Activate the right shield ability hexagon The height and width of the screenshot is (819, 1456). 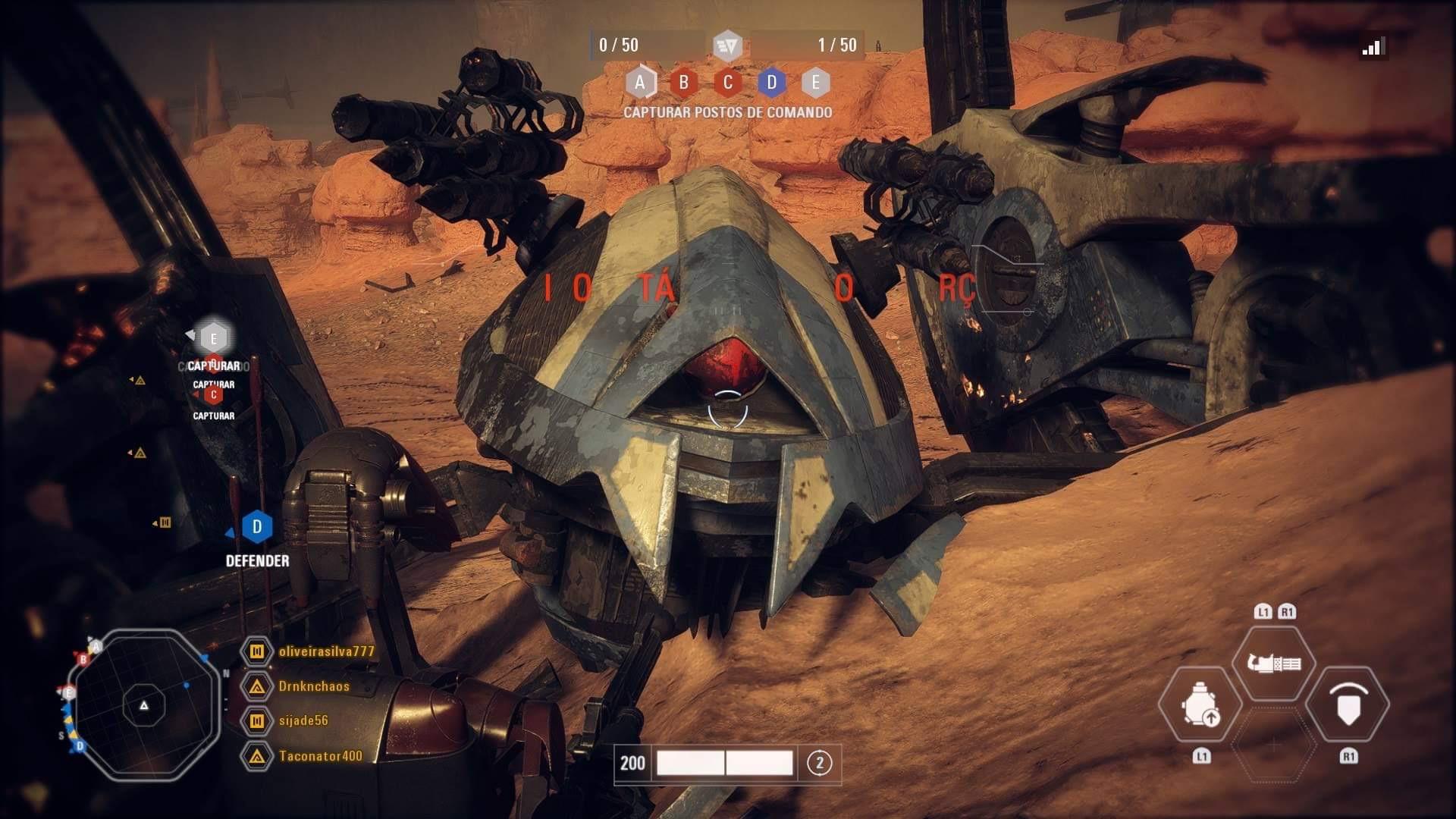(1348, 704)
